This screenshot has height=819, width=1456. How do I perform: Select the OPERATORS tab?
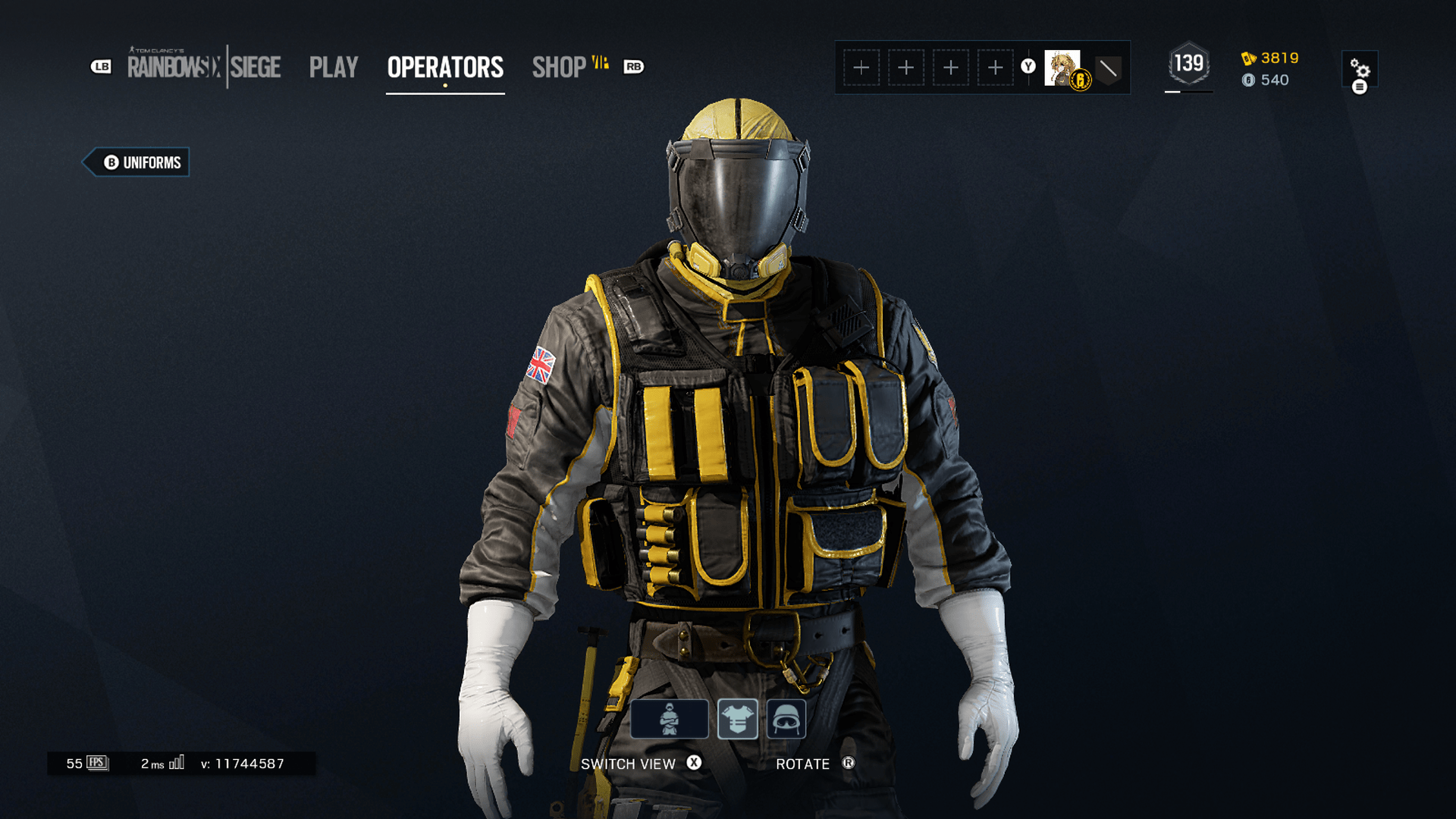point(445,67)
